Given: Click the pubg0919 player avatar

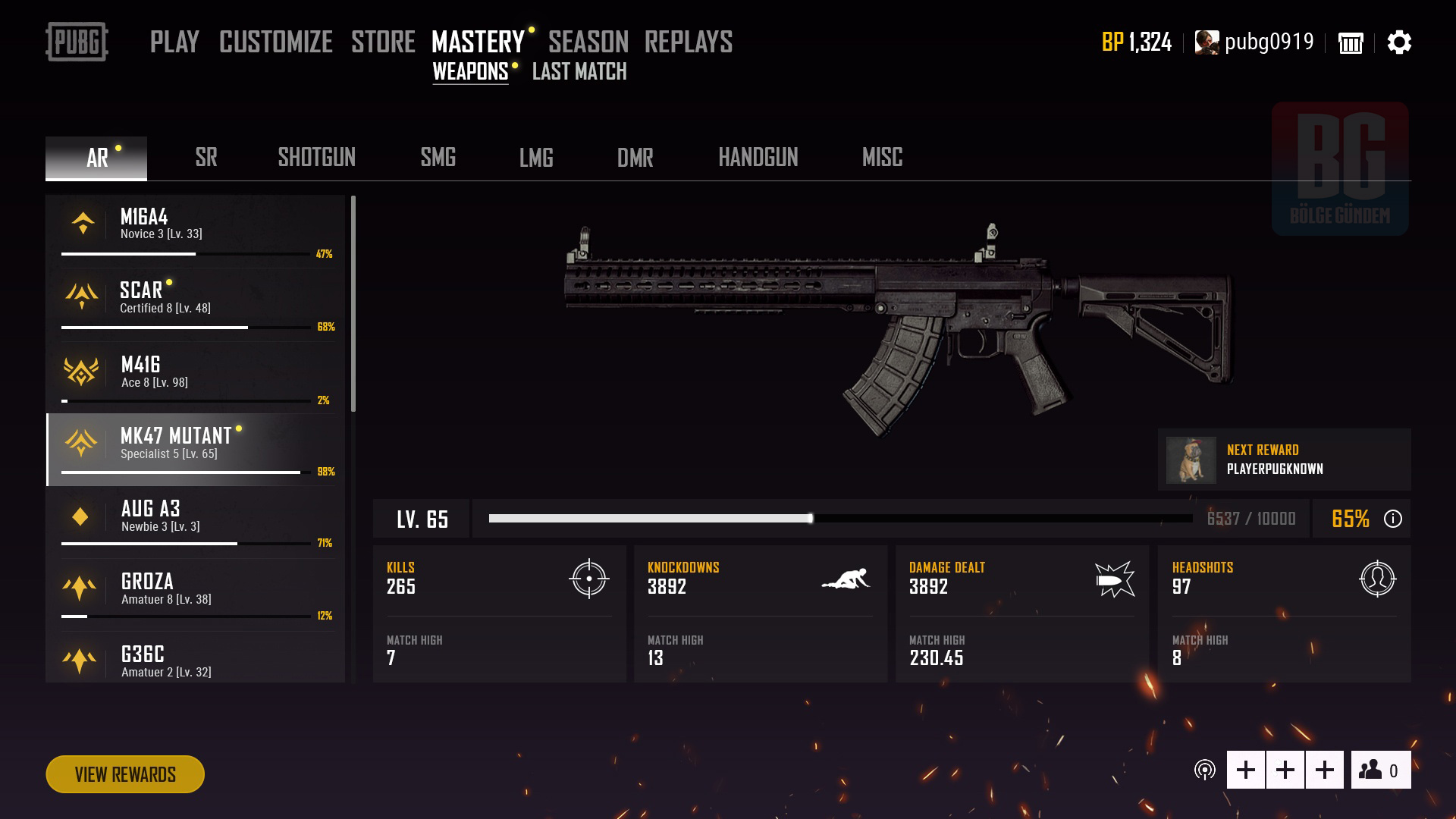Looking at the screenshot, I should pos(1206,43).
